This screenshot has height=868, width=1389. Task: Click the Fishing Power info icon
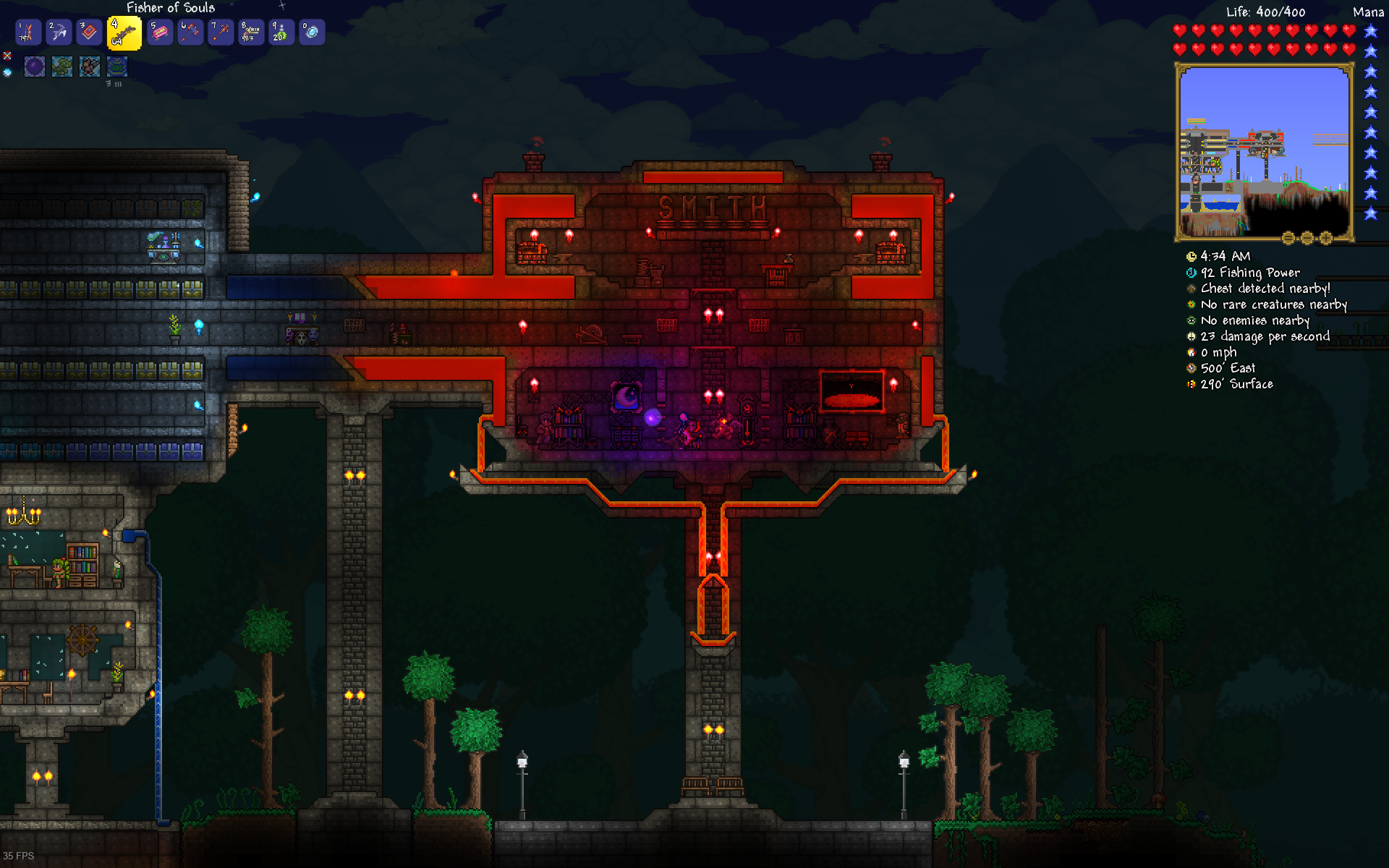[x=1190, y=273]
